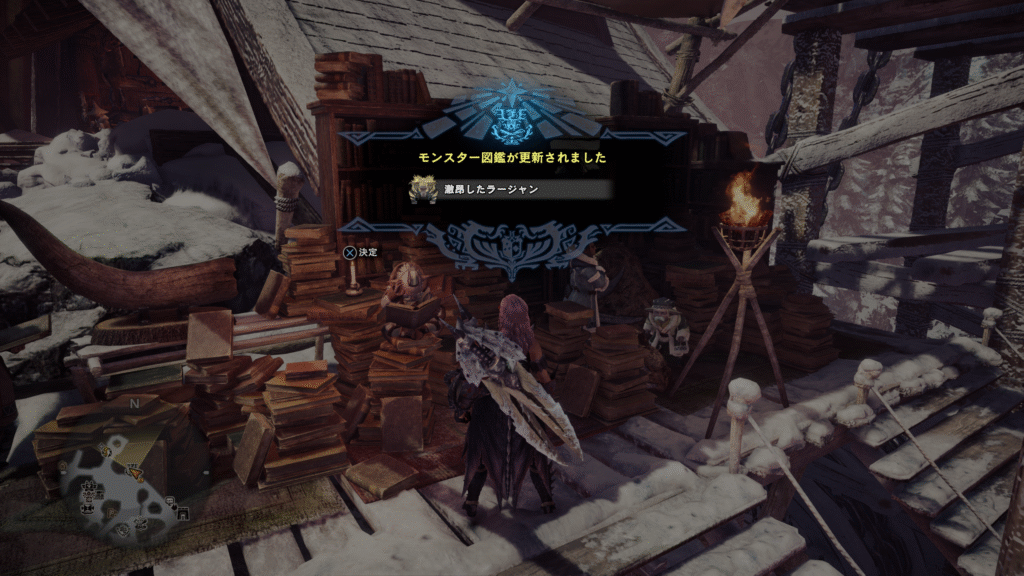Viewport: 1024px width, 576px height.
Task: Click the Rajang monster icon in the notification
Action: [420, 189]
